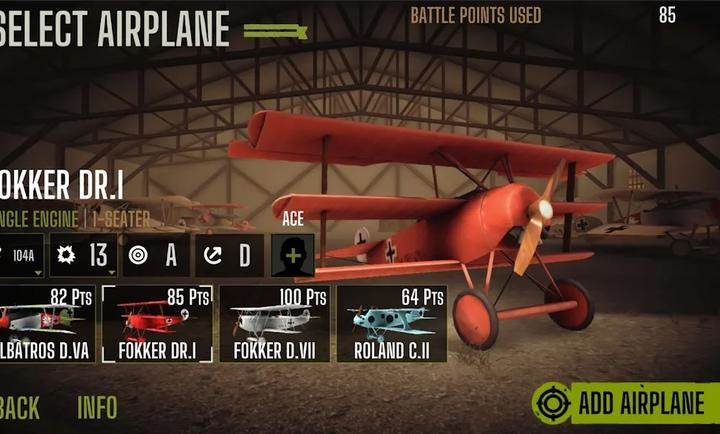Viewport: 720px width, 434px height.
Task: Pick the Fokker D.VII airplane card
Action: pyautogui.click(x=274, y=324)
